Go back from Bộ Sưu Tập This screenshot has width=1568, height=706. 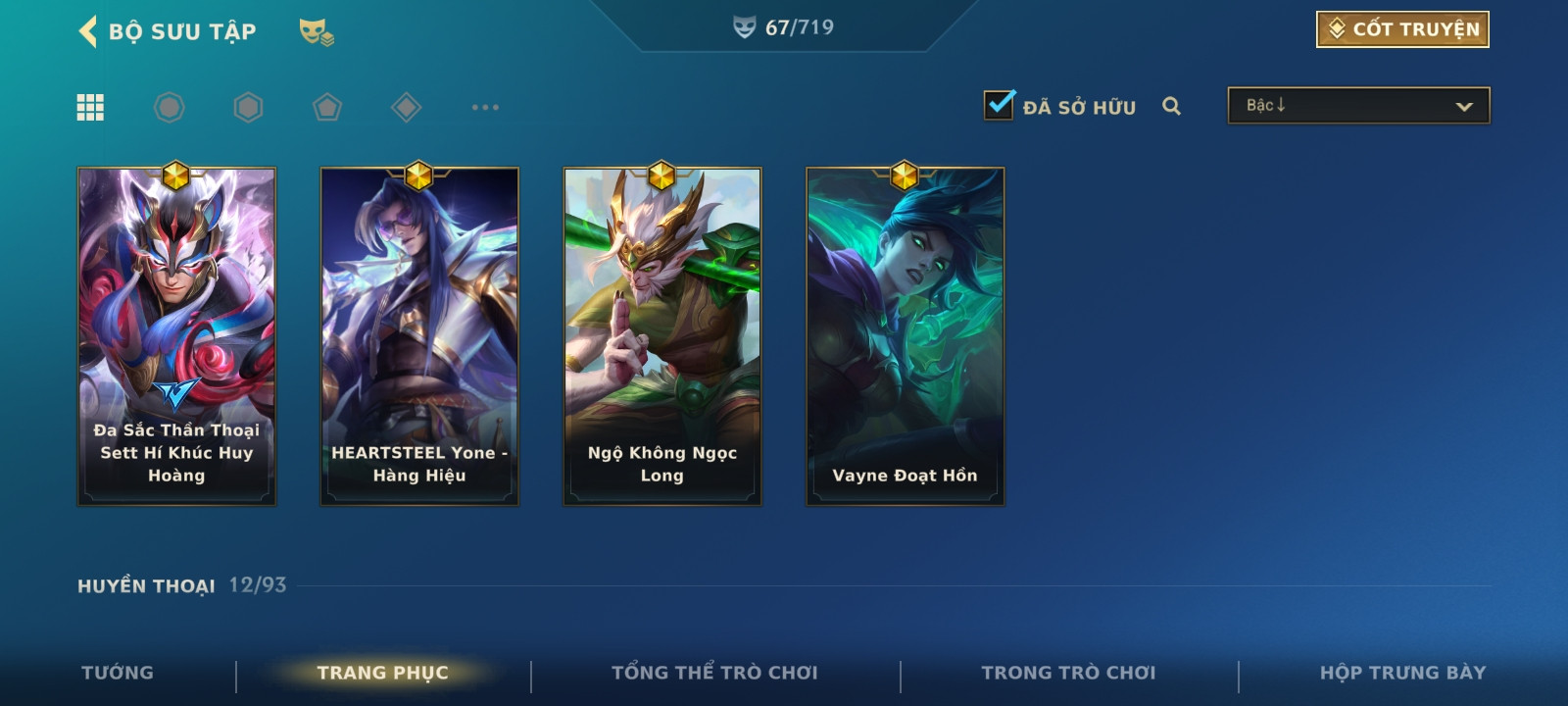pos(88,31)
